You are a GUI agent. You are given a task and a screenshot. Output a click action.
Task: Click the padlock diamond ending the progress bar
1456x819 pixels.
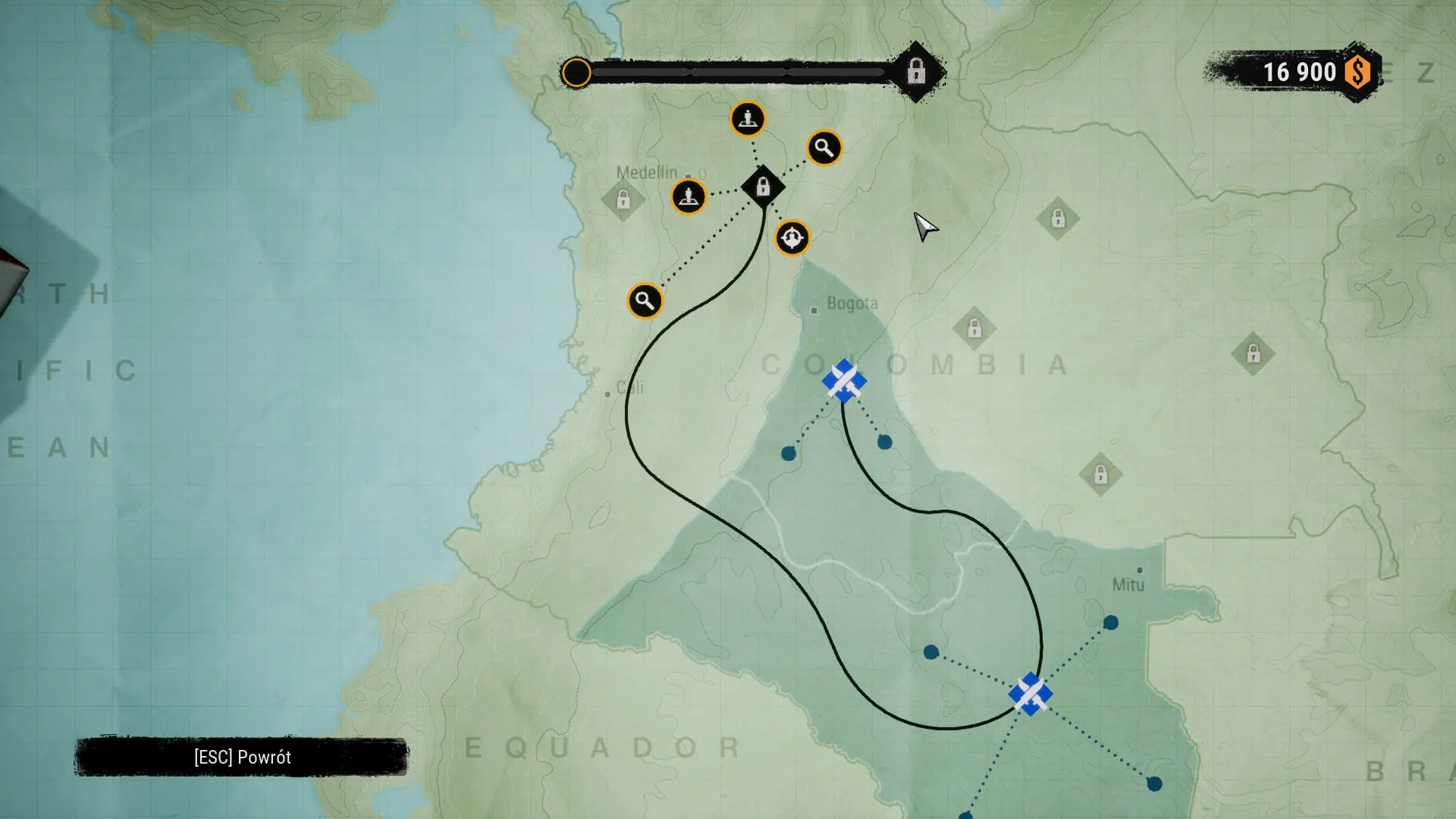pos(916,72)
